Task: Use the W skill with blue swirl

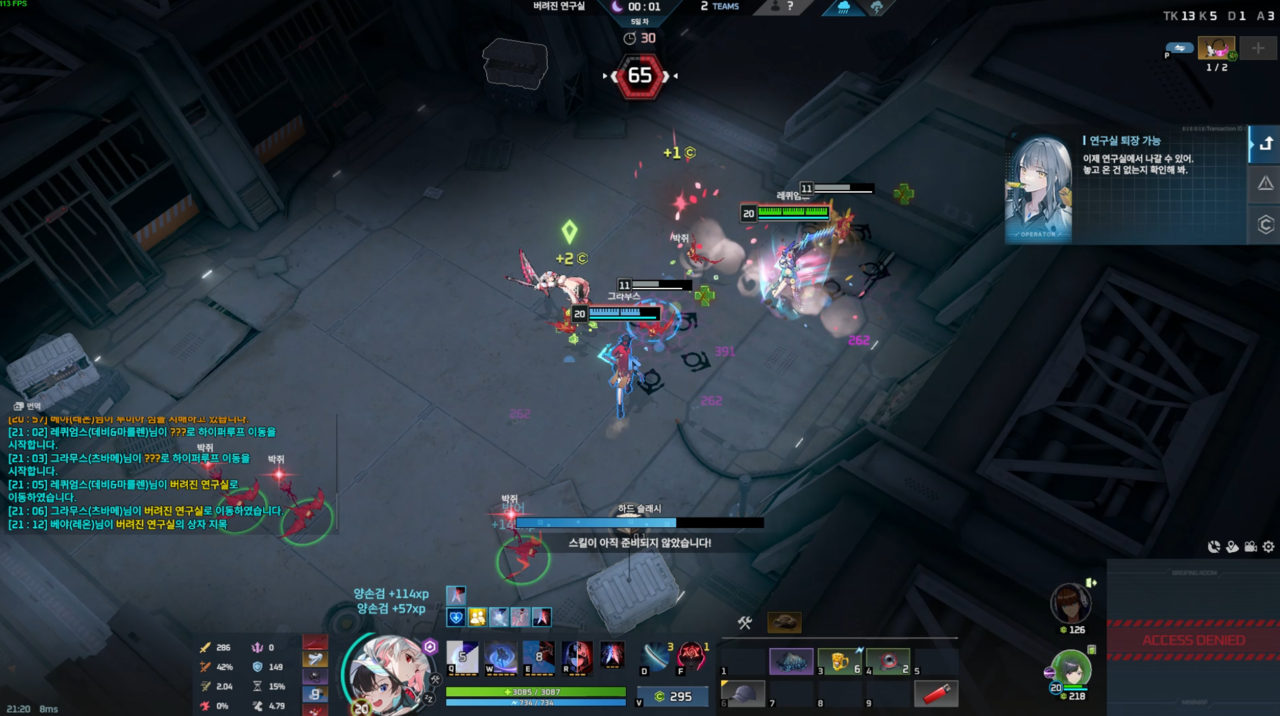Action: point(500,656)
